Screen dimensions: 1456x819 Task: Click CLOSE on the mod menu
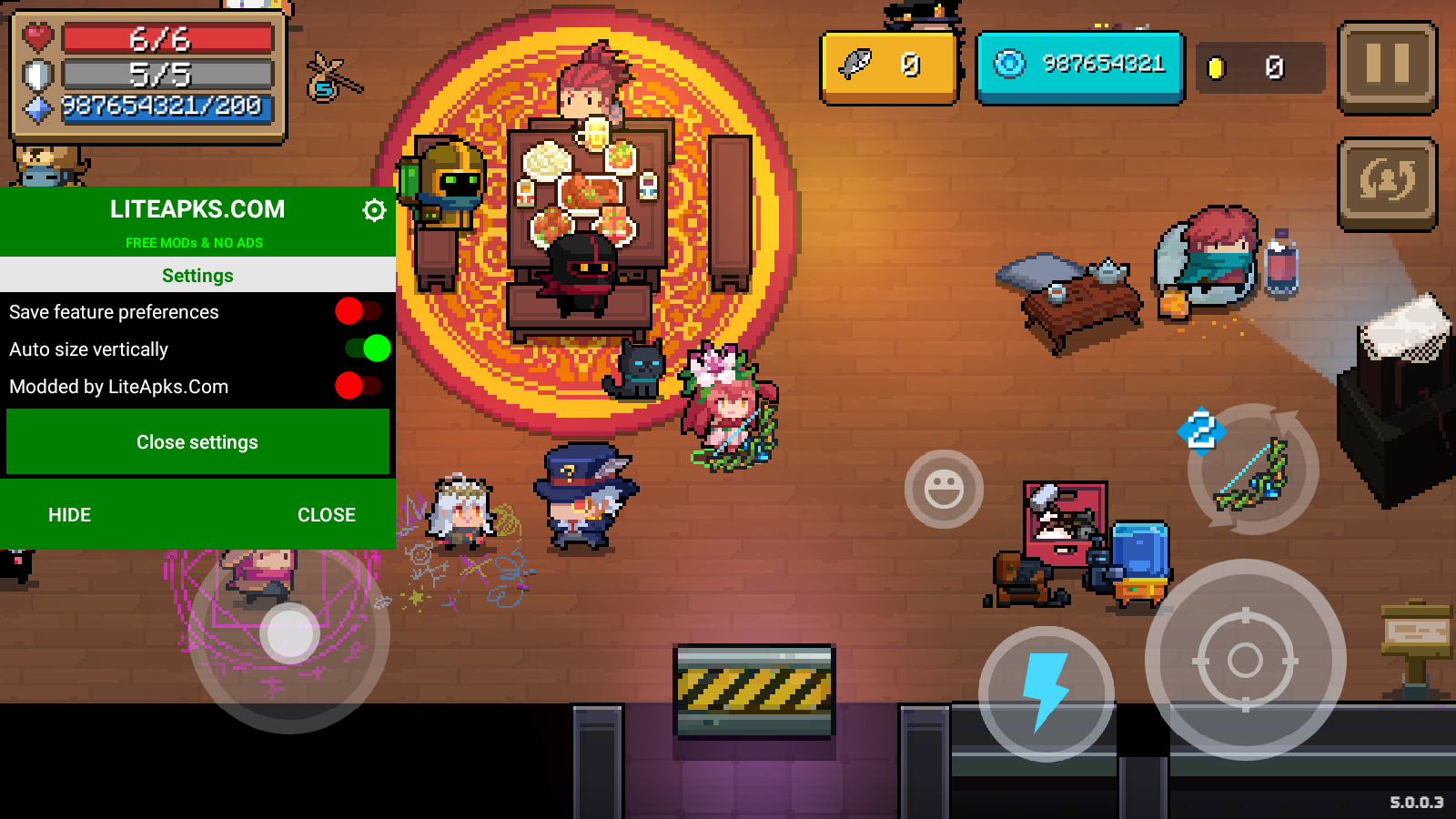pyautogui.click(x=326, y=515)
